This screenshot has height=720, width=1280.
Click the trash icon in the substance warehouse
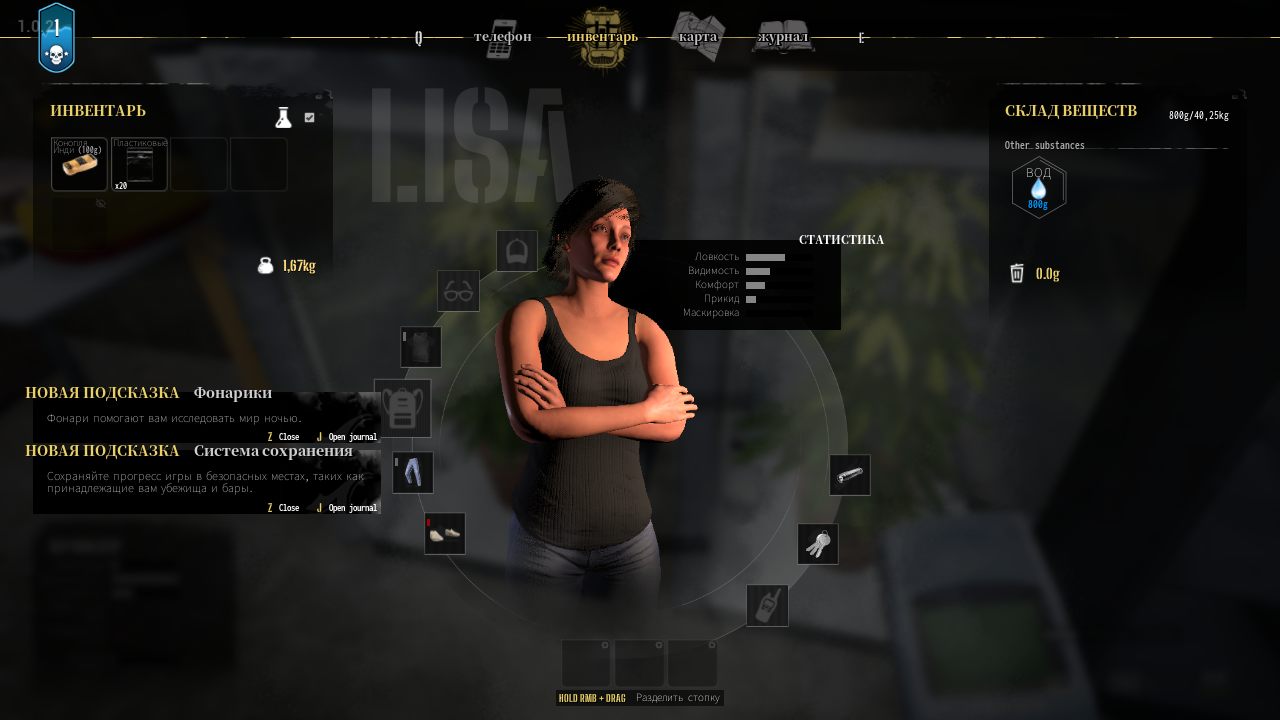1017,272
